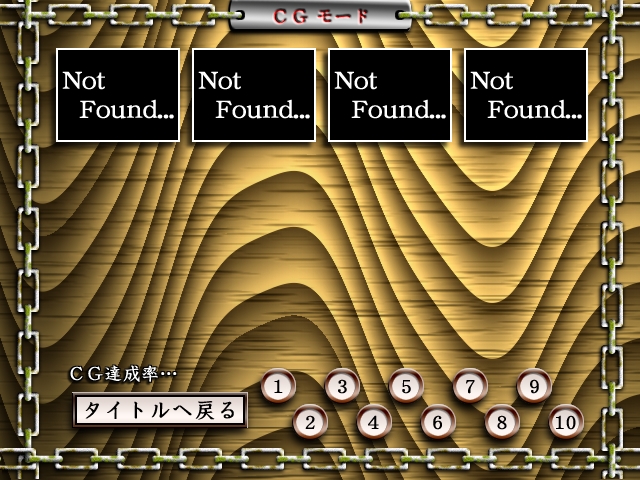Switch to CG page 8
This screenshot has height=480, width=640.
click(502, 422)
